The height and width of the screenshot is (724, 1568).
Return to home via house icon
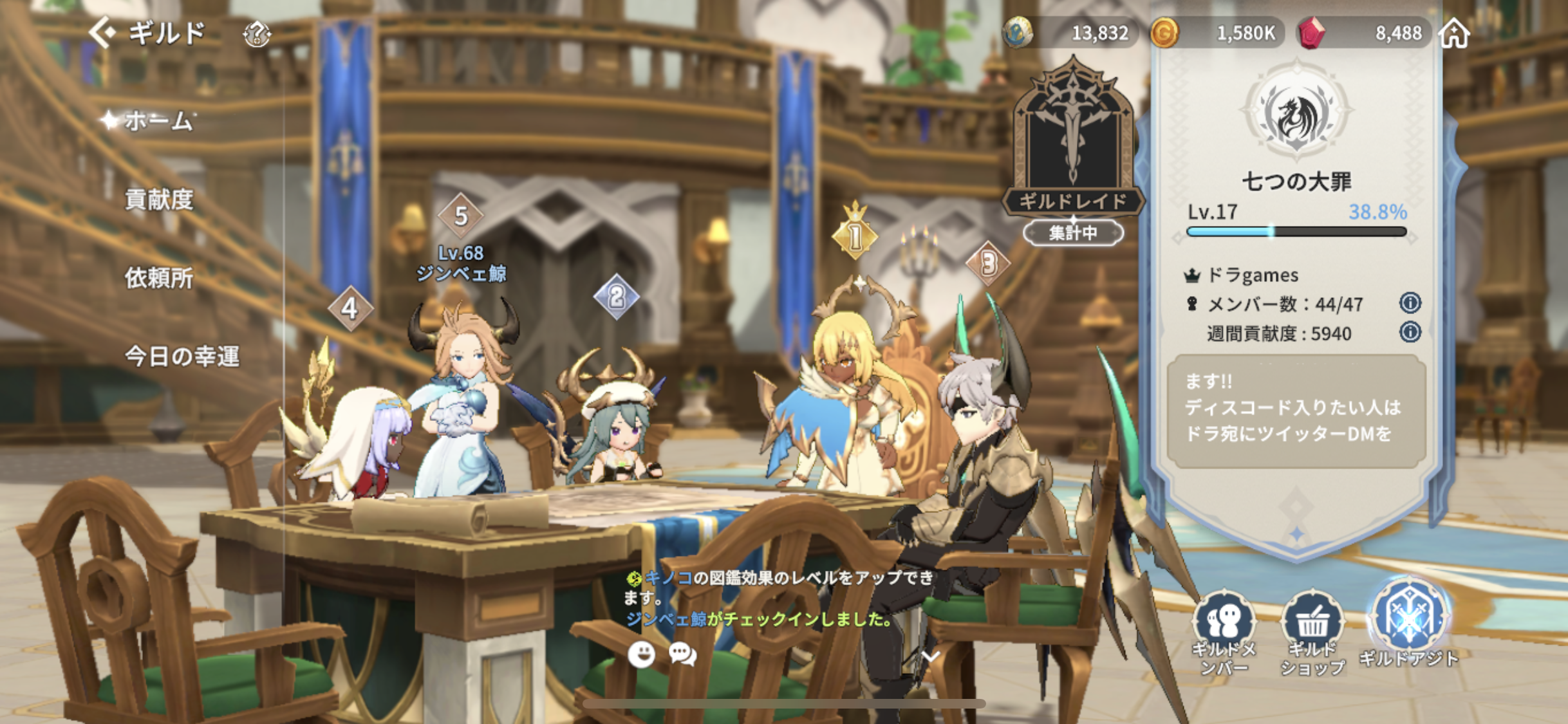(x=1455, y=32)
